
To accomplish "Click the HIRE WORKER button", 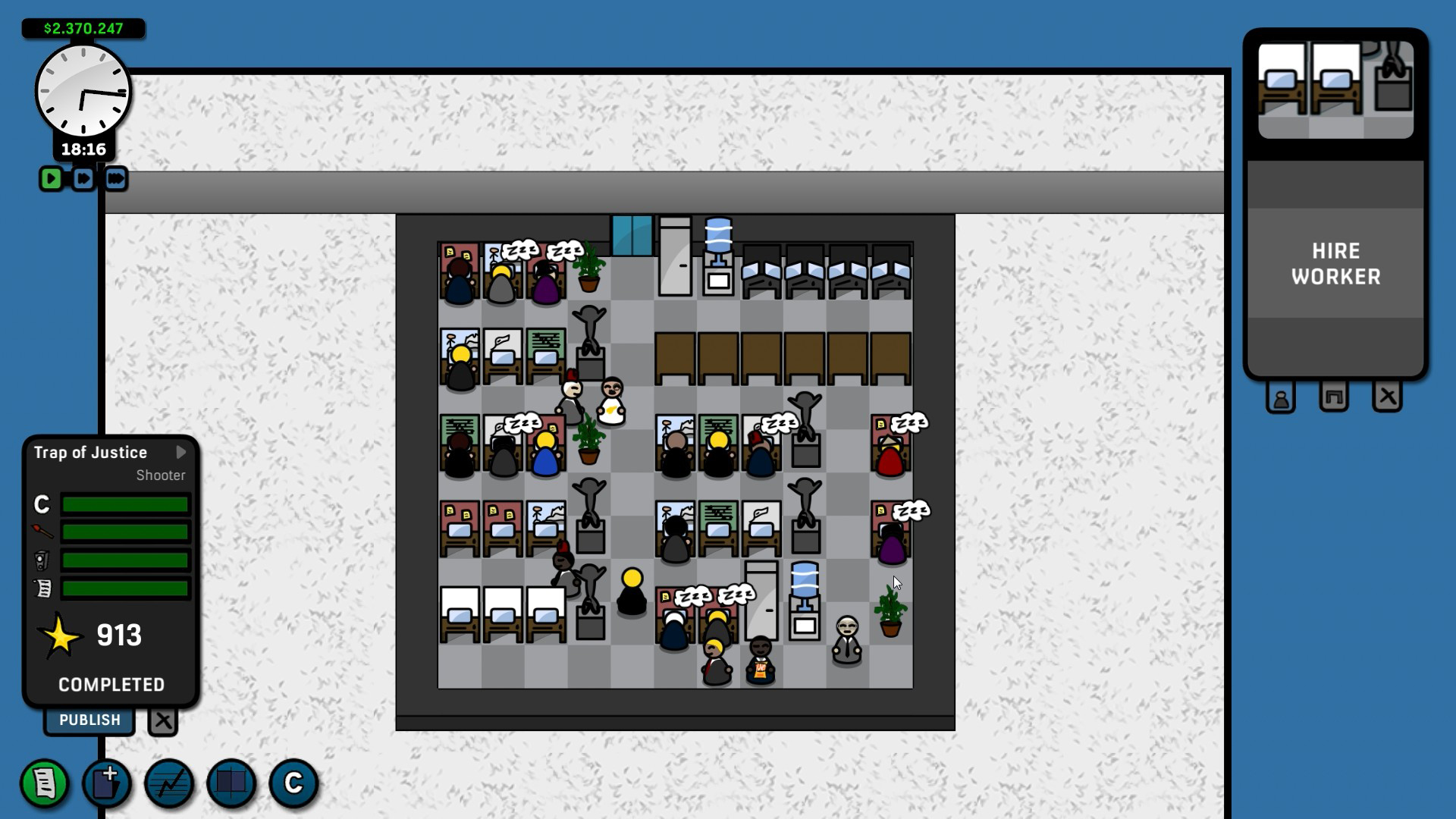I will pos(1335,264).
